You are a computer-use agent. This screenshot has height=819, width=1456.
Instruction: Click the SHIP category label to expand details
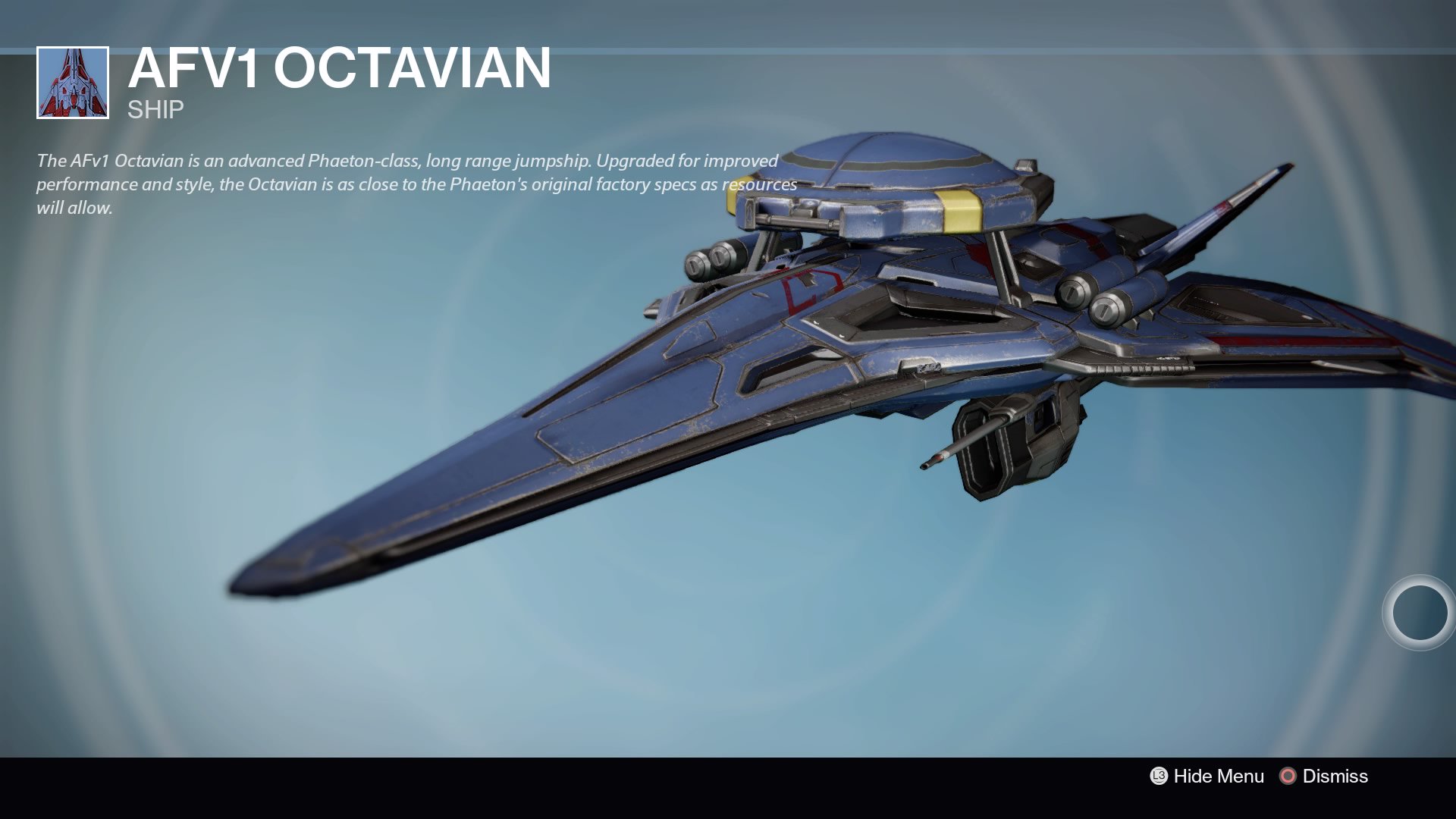click(x=152, y=110)
